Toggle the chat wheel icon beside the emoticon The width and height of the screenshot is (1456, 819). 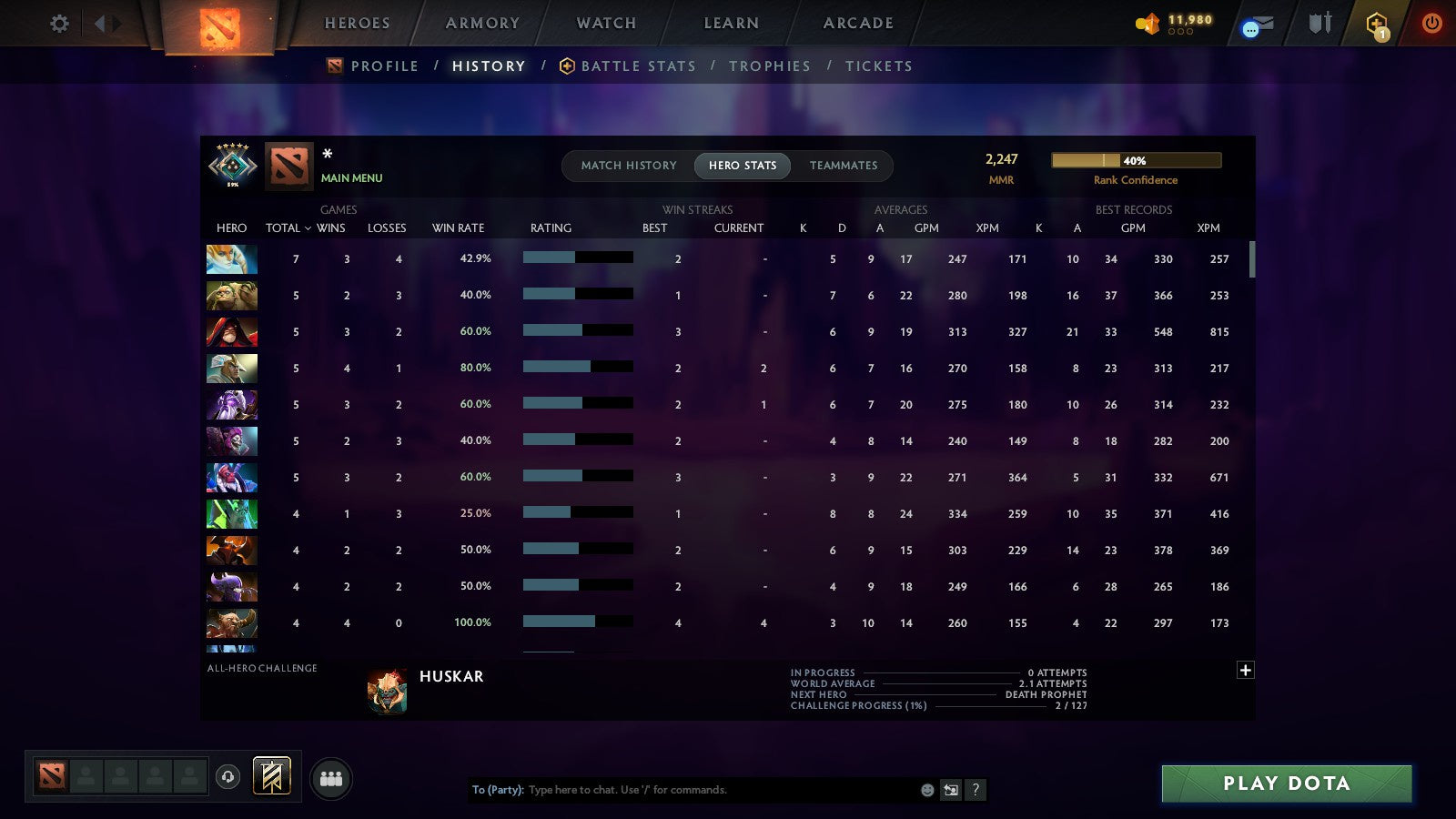[951, 790]
